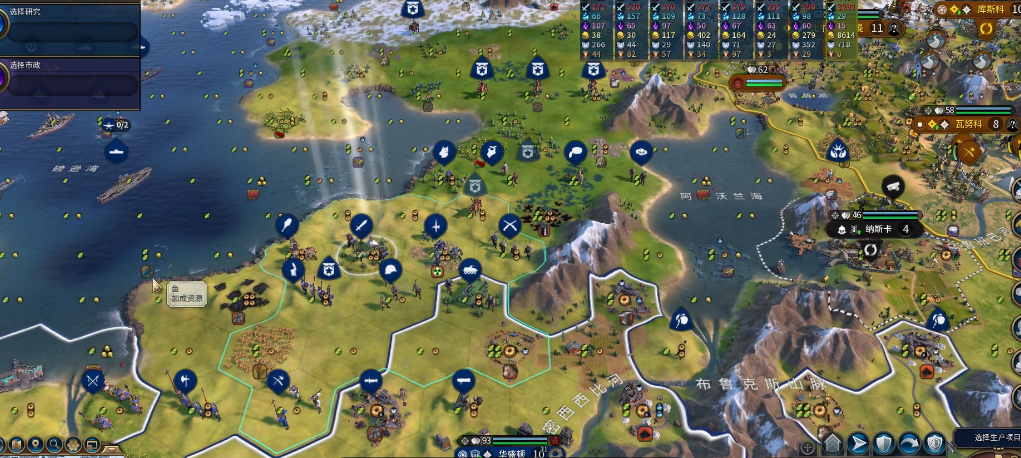Fortify the unit with the shield button
Image resolution: width=1021 pixels, height=458 pixels.
point(883,443)
